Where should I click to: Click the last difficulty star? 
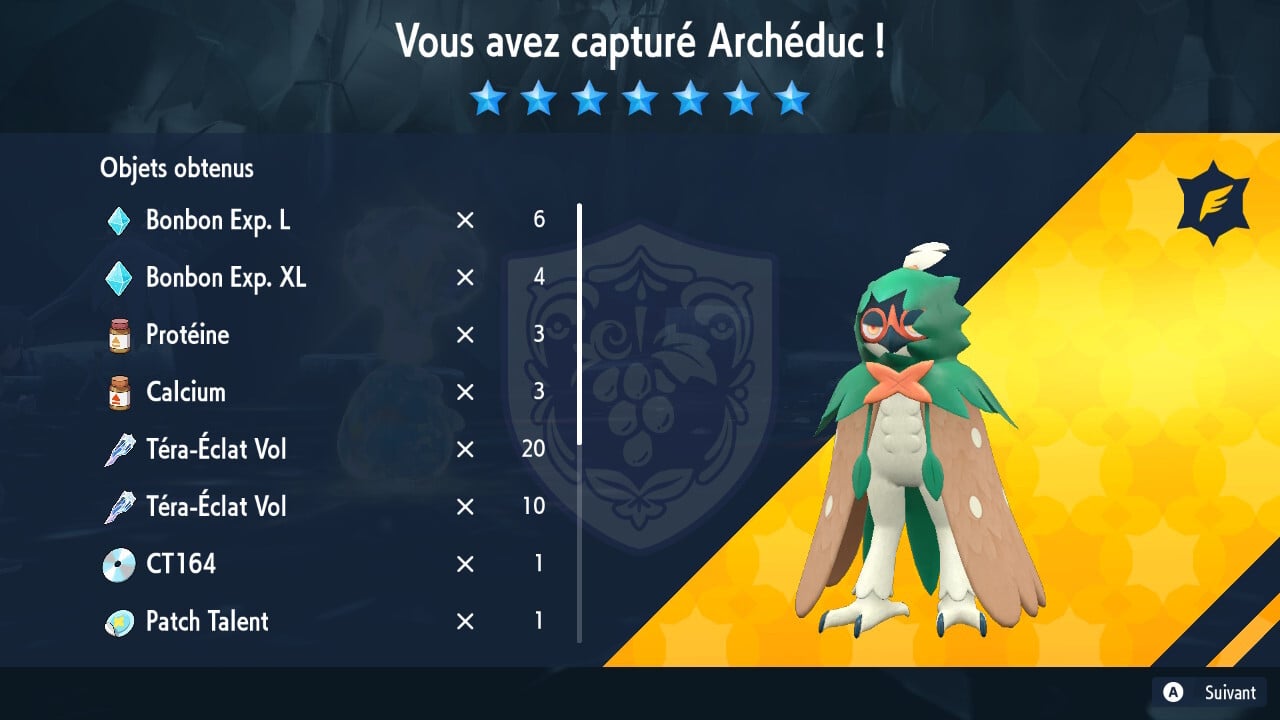click(x=792, y=98)
